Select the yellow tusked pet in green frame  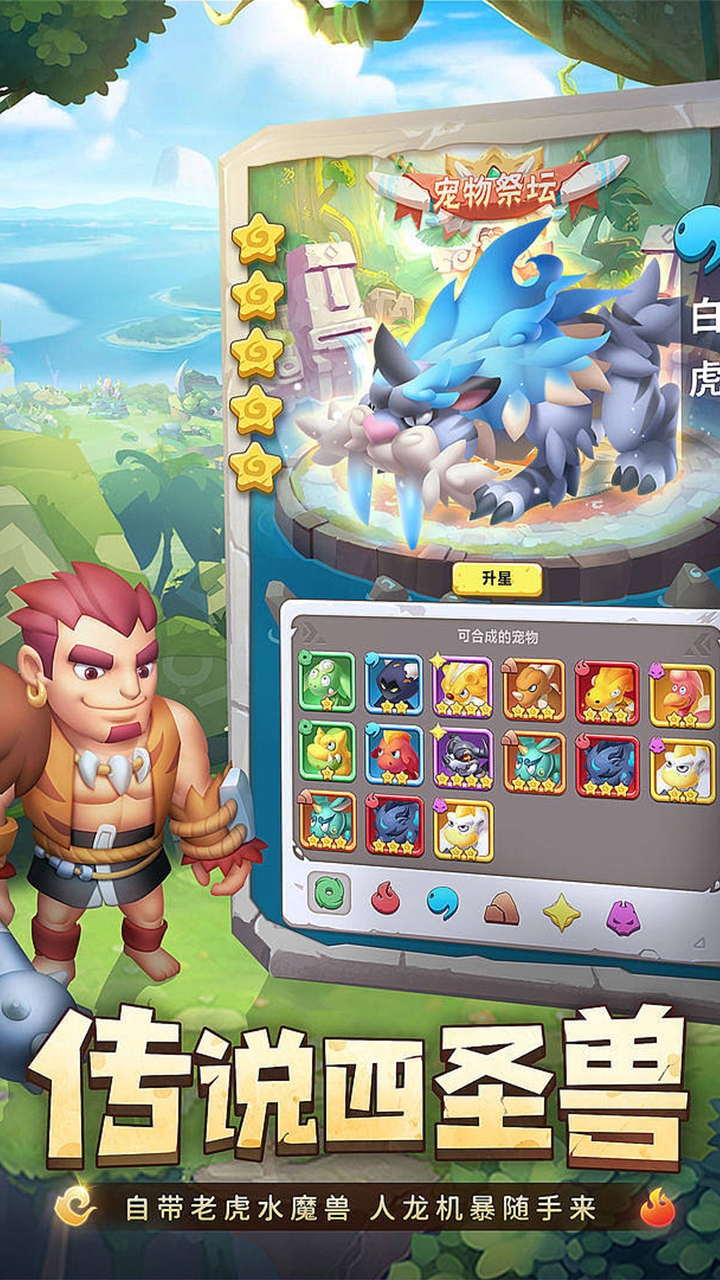327,752
